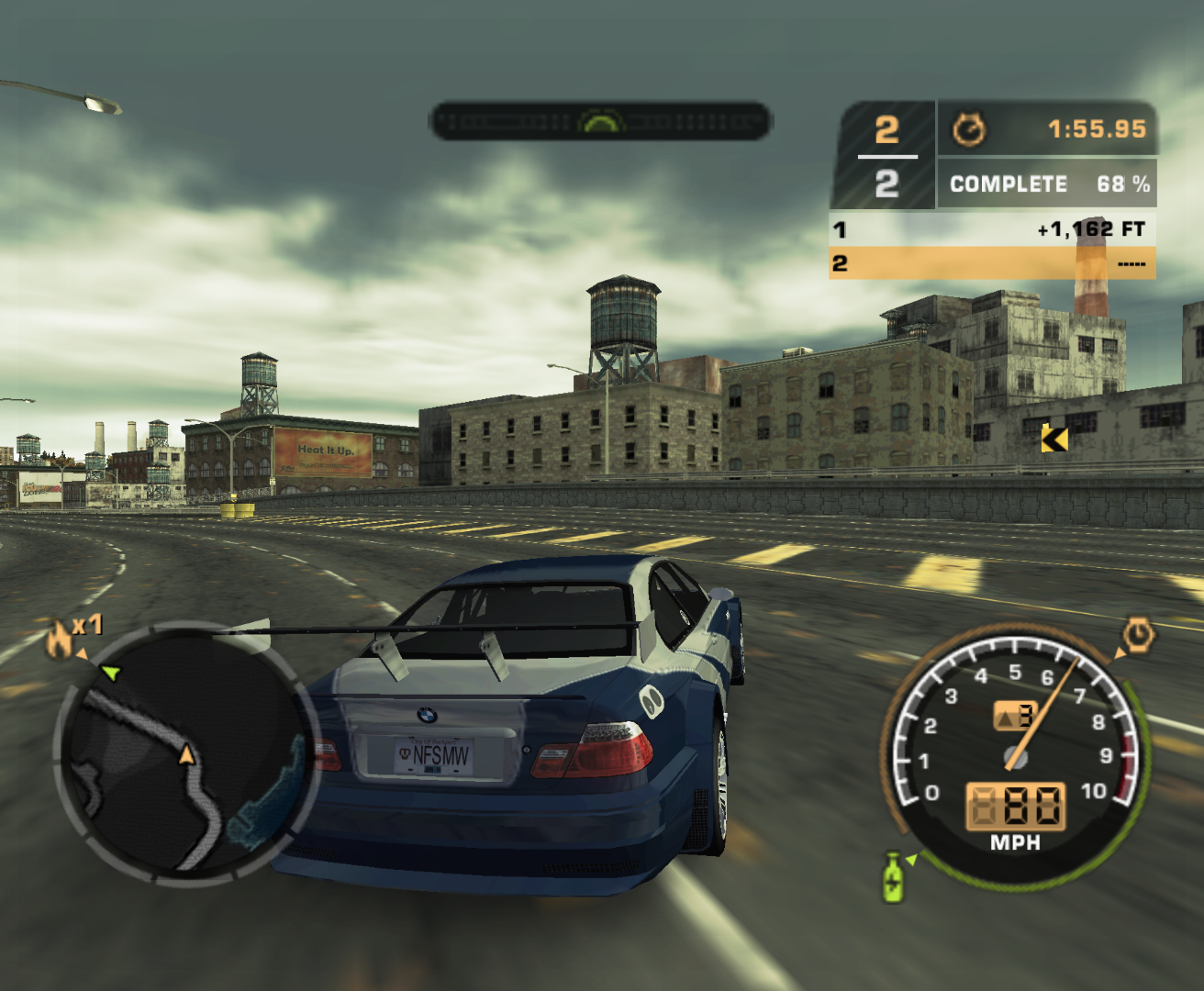
Task: Click the race timer 1:55.95 entry
Action: click(x=1098, y=129)
